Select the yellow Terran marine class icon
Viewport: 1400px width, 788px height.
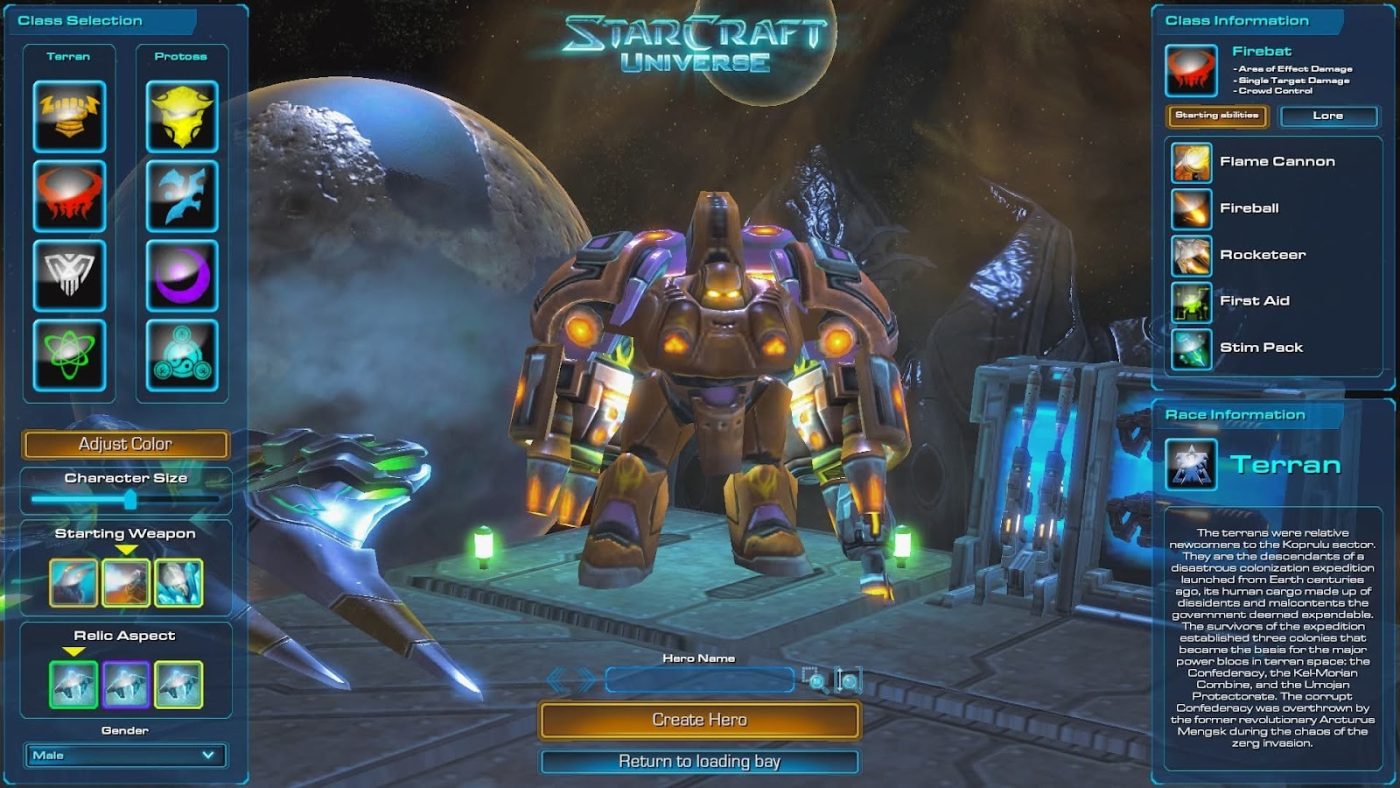(70, 117)
